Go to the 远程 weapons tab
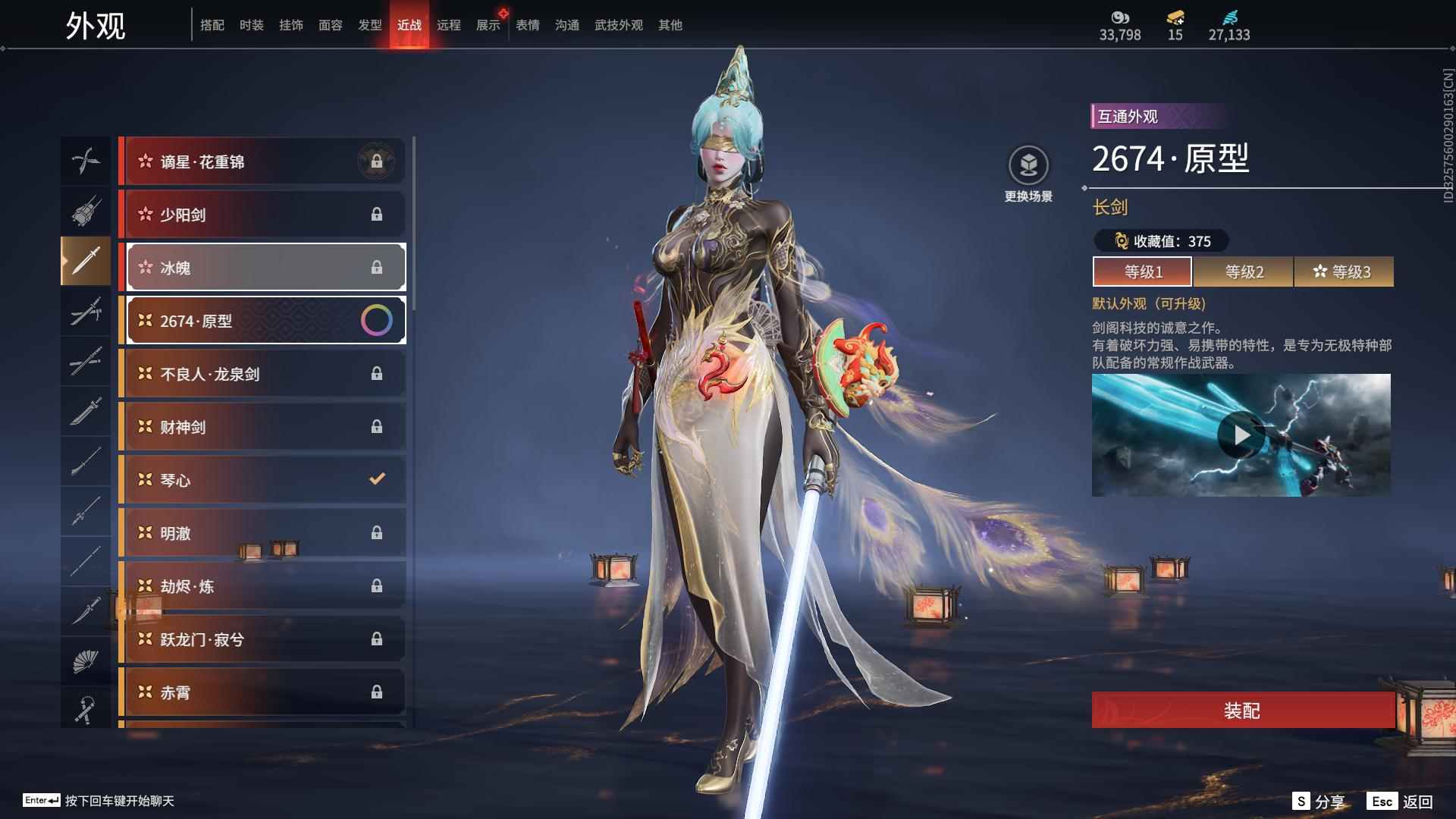This screenshot has height=819, width=1456. point(448,25)
